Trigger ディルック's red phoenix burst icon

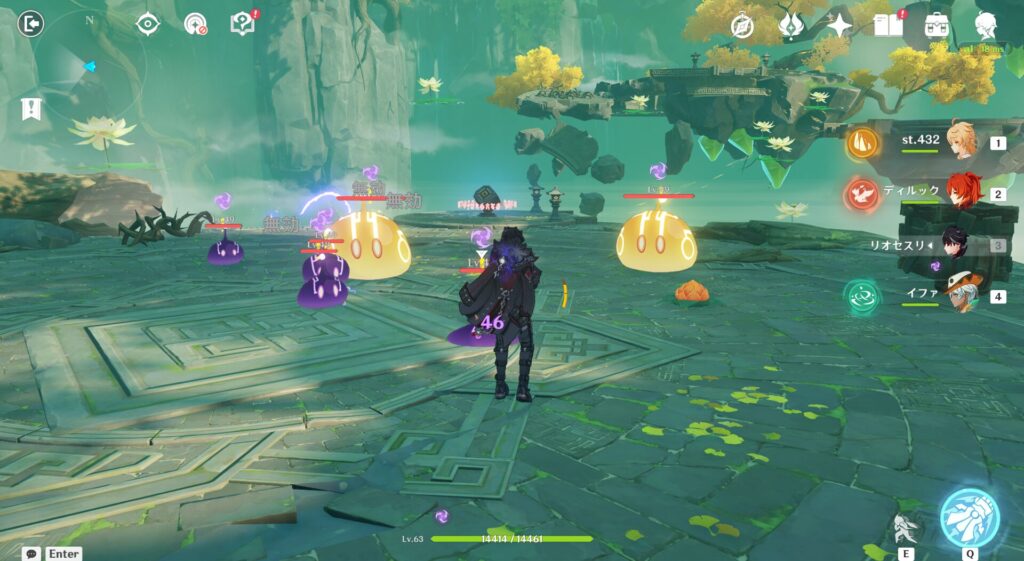(861, 194)
